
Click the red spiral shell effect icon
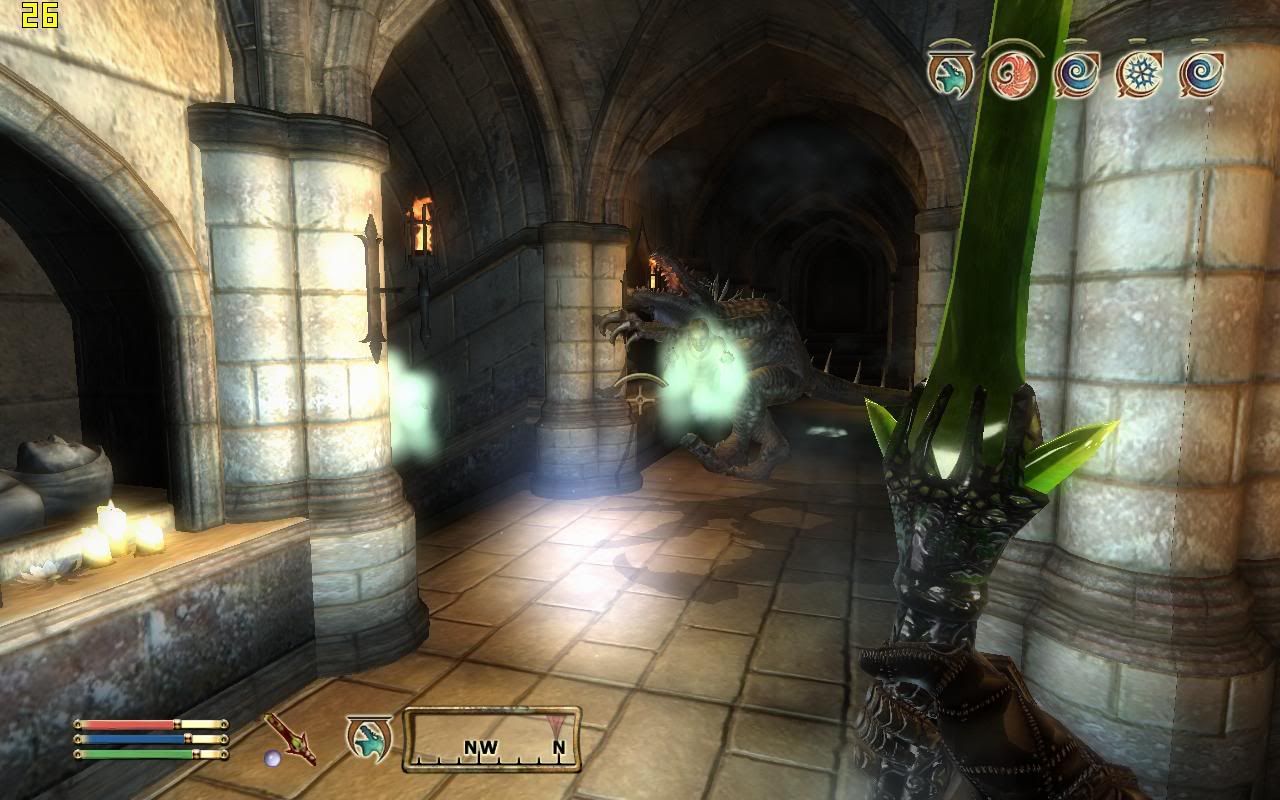pos(1012,74)
